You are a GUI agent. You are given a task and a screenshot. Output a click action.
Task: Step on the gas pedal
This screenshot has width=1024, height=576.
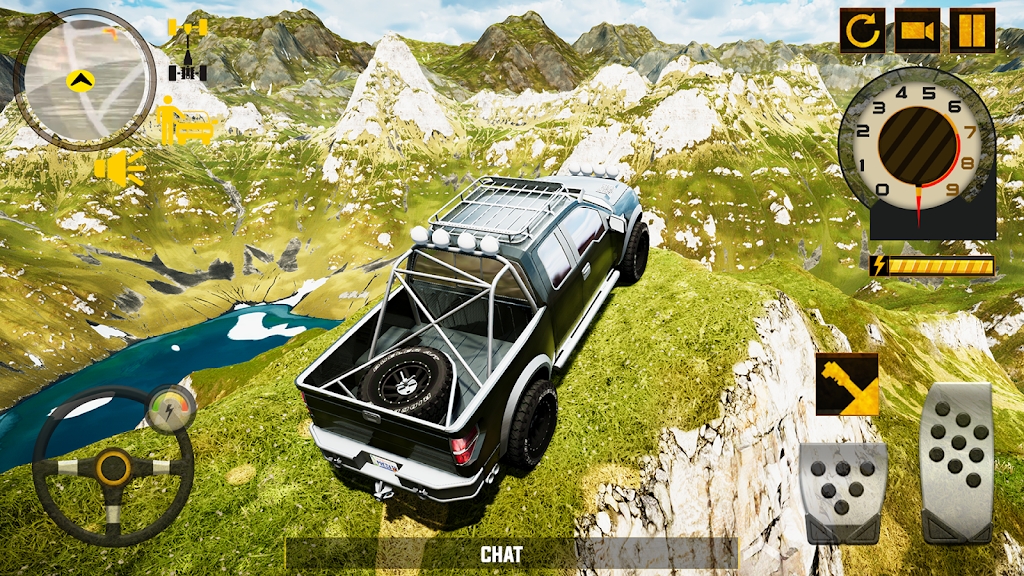click(x=956, y=462)
